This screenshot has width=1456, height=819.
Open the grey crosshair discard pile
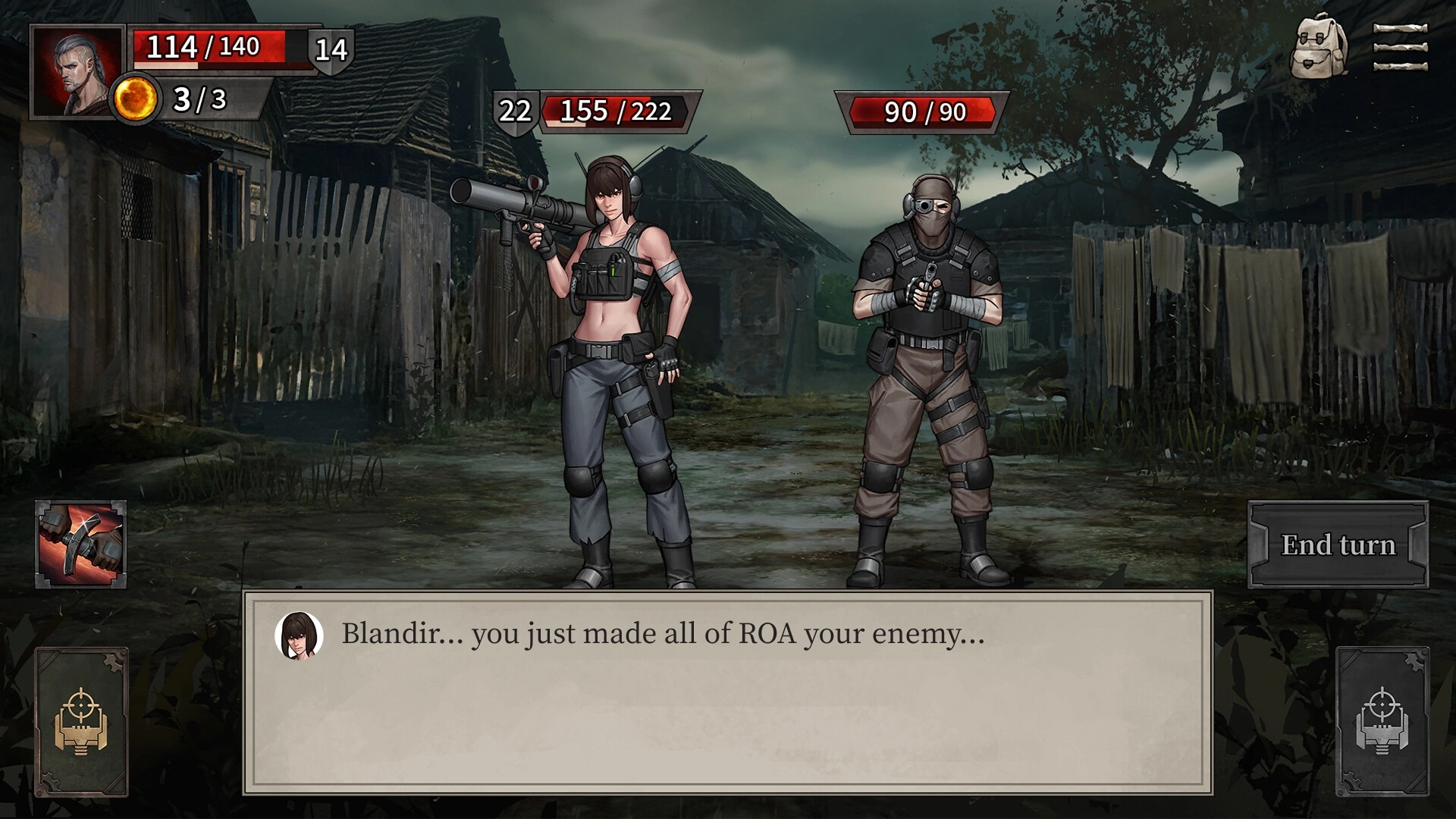pyautogui.click(x=1382, y=721)
